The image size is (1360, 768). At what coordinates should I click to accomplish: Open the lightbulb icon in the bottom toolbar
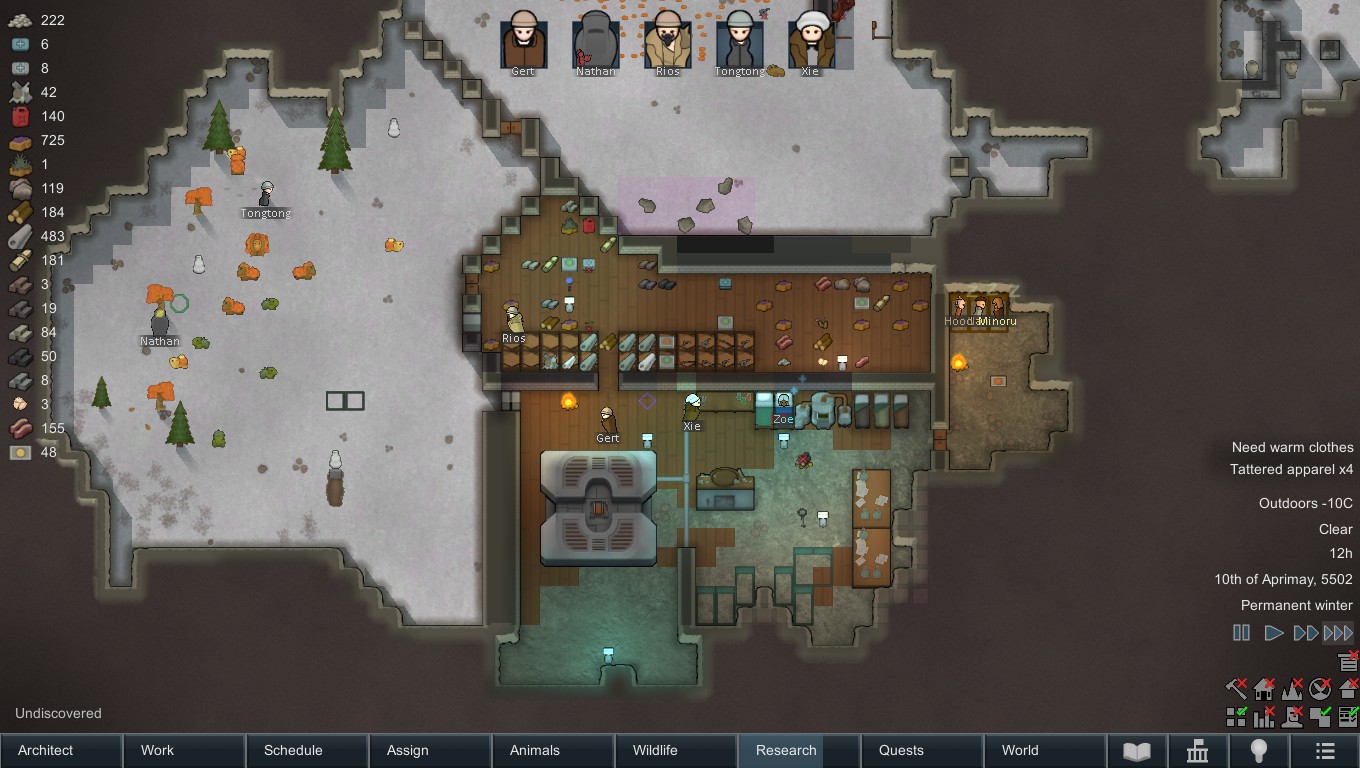(1258, 750)
